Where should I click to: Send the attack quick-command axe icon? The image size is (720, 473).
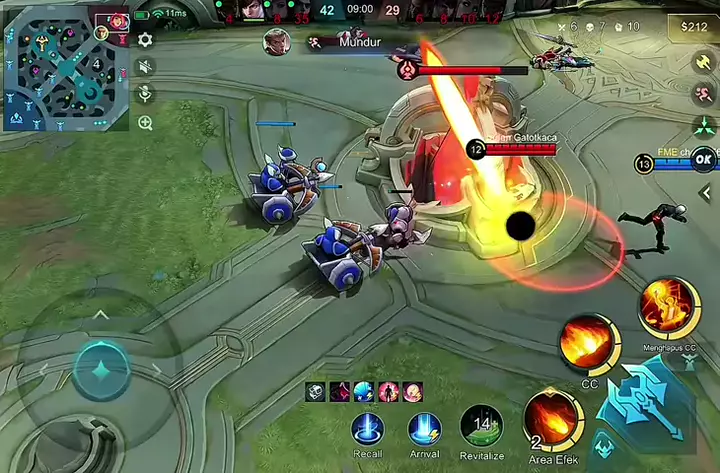click(x=703, y=61)
